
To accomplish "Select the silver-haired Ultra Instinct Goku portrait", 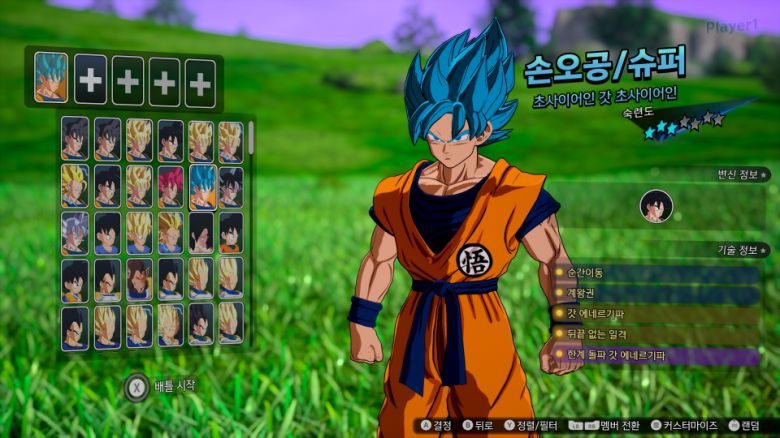I will pyautogui.click(x=75, y=232).
